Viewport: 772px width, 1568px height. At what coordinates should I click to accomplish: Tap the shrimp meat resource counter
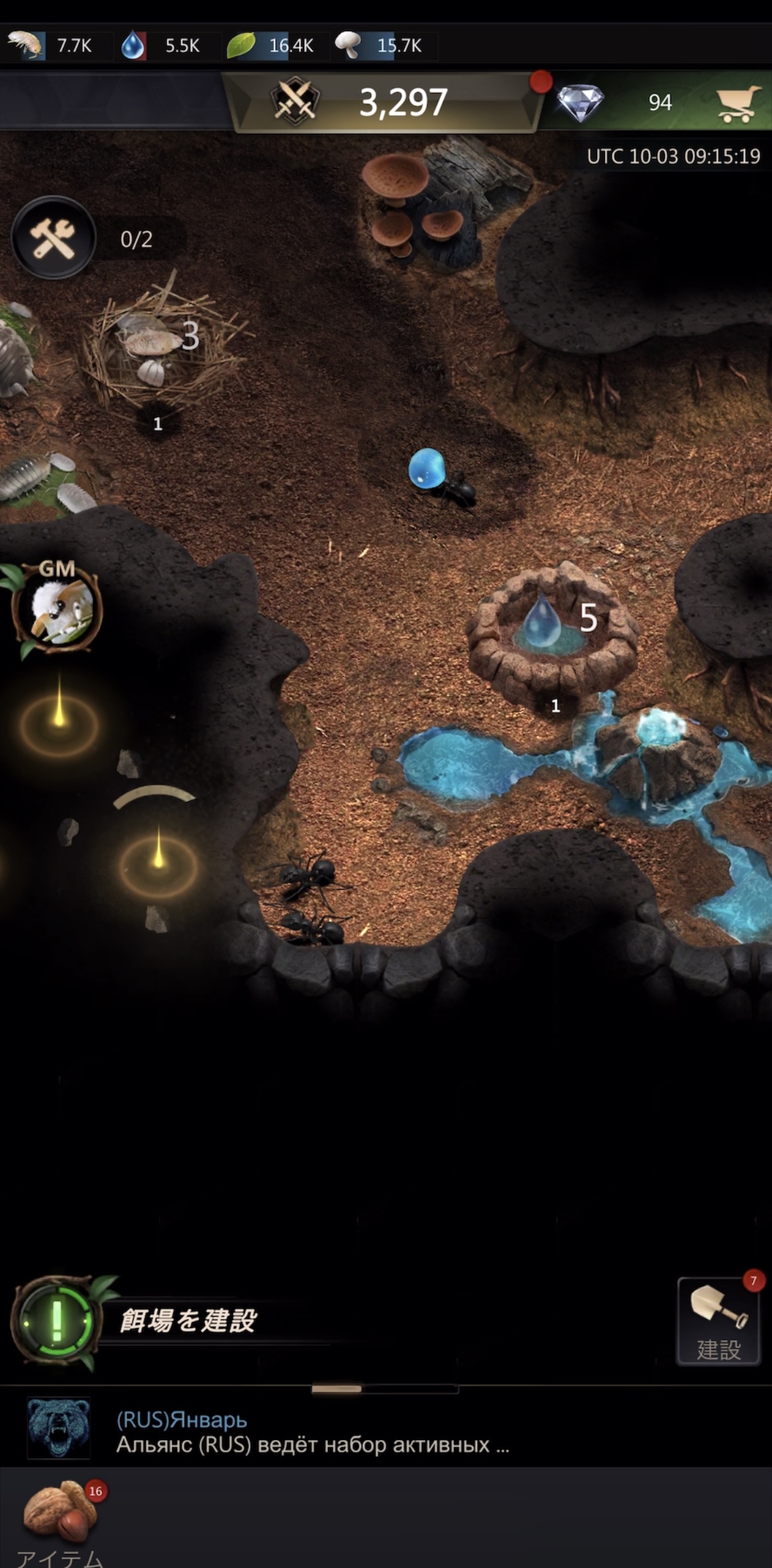click(x=51, y=46)
